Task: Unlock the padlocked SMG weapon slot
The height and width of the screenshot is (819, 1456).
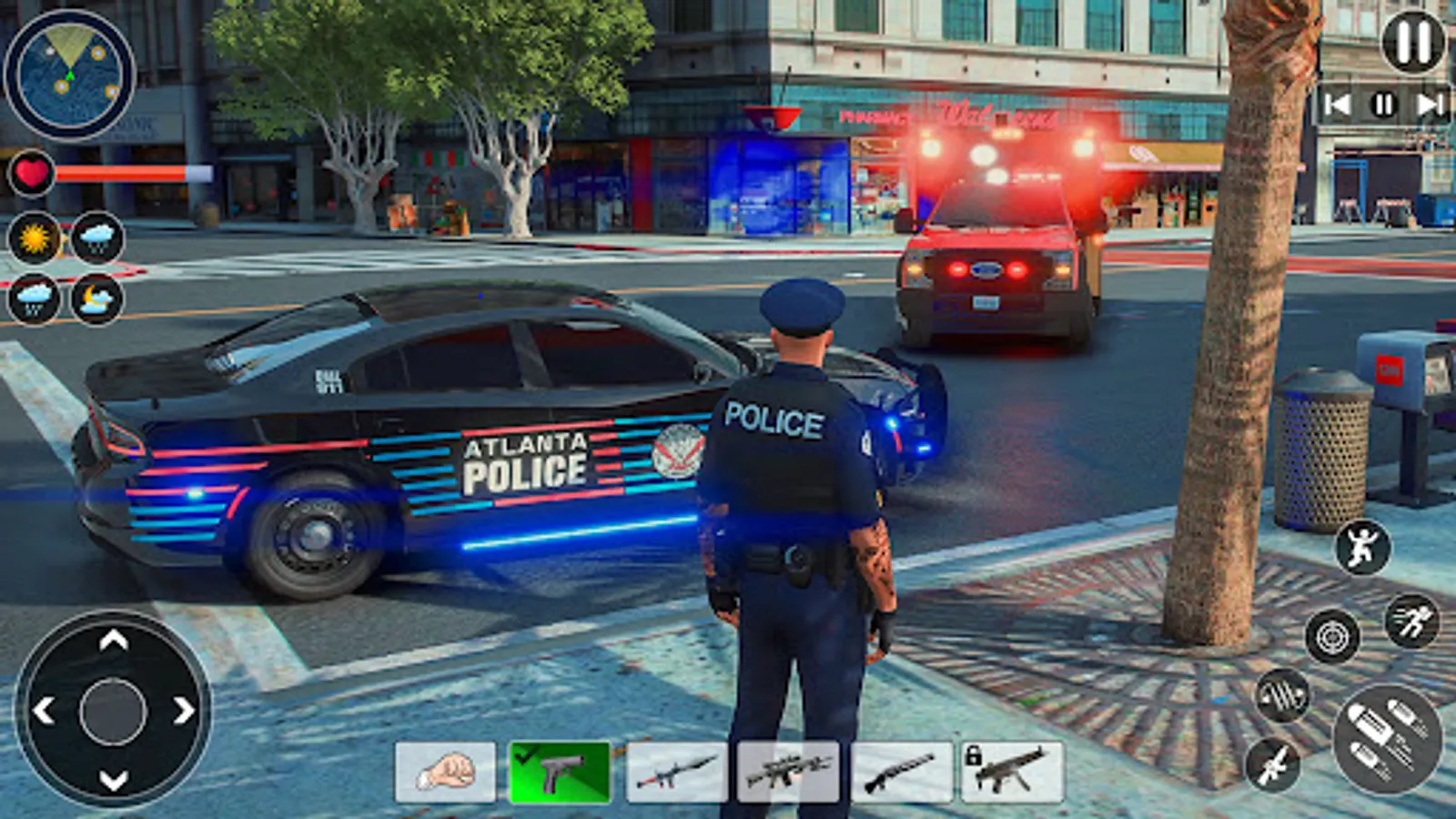Action: tap(1016, 774)
